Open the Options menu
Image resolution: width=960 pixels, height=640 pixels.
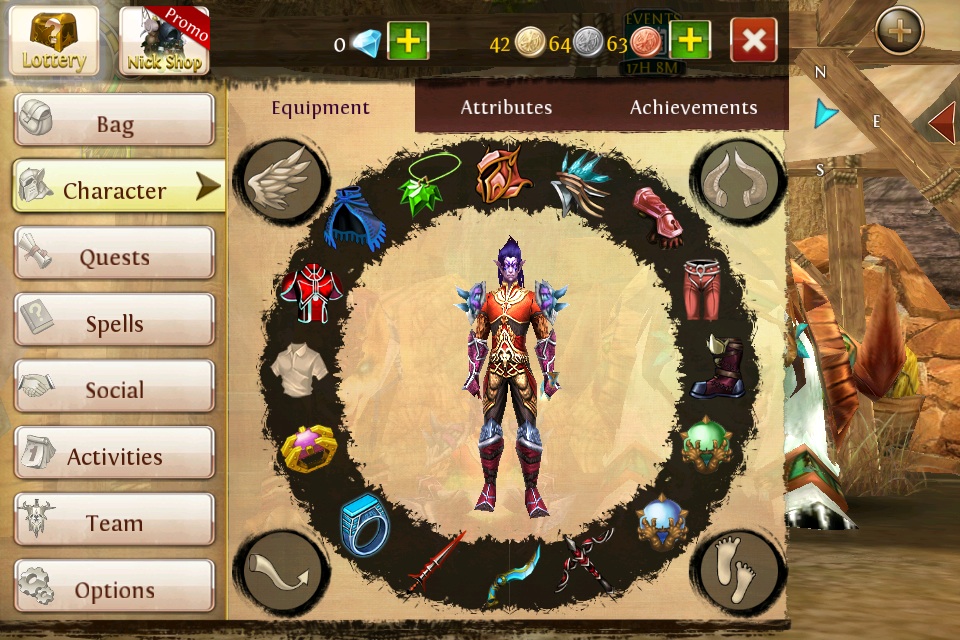click(114, 588)
